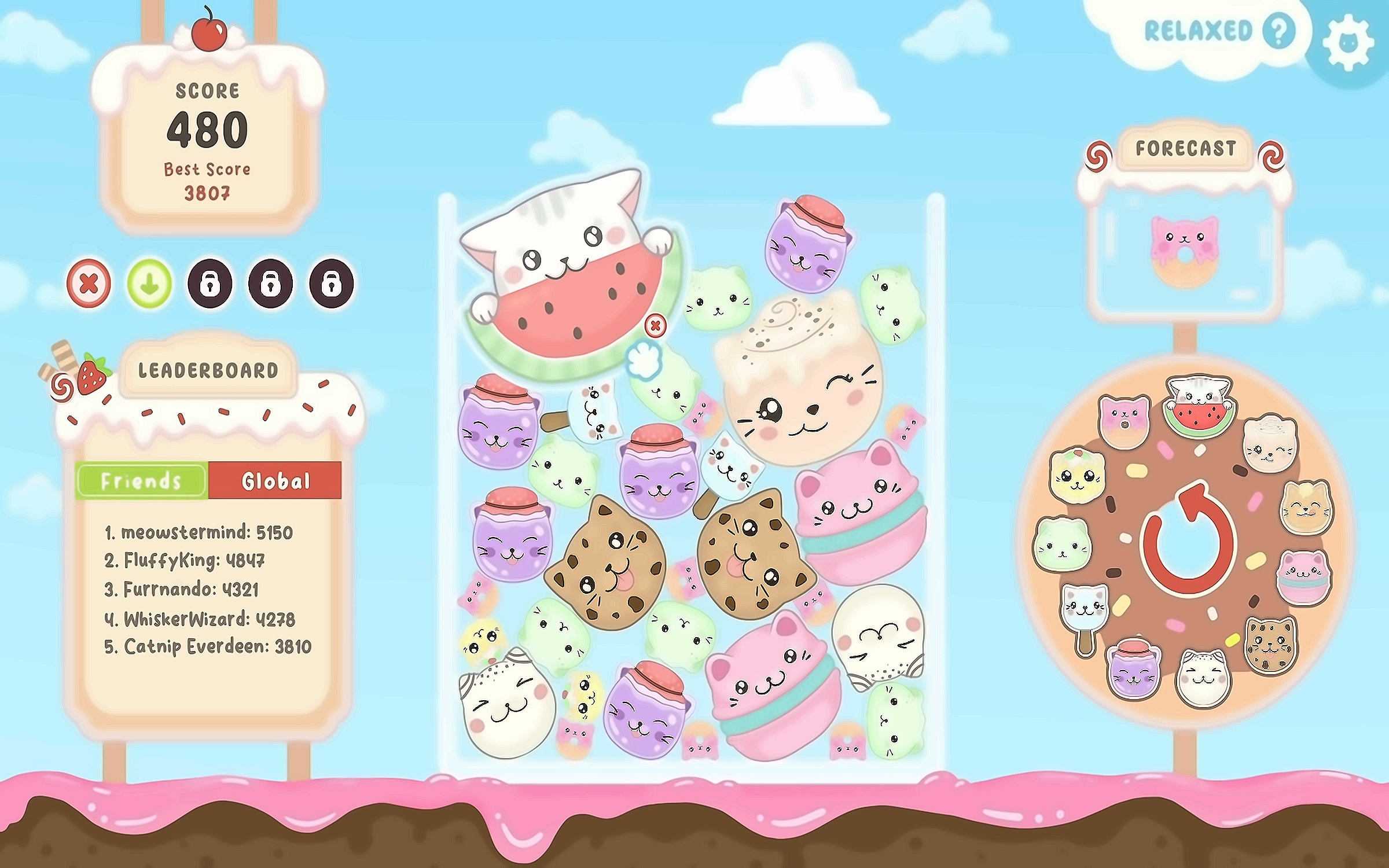Click the red X power-up button

pos(89,284)
